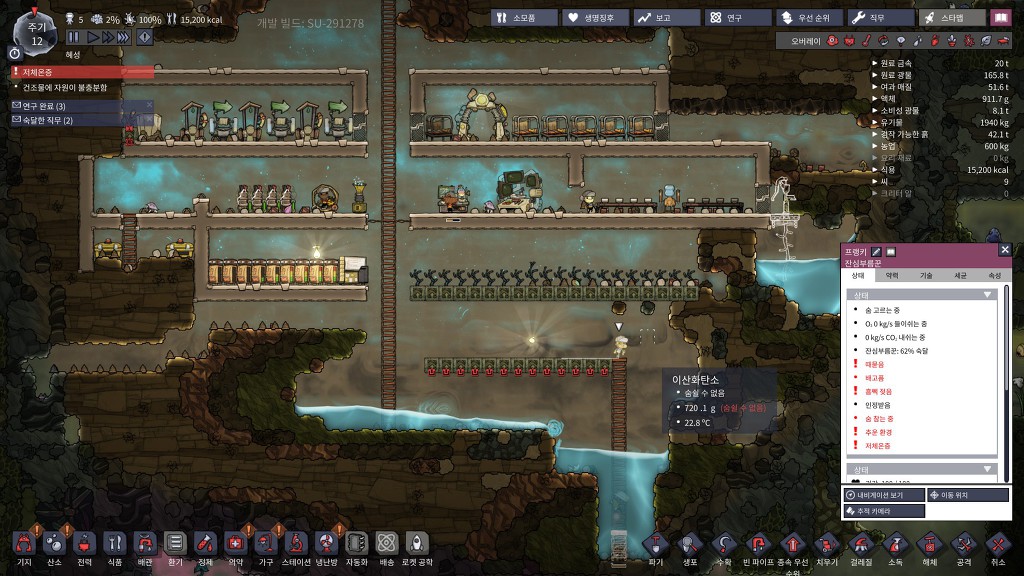Image resolution: width=1024 pixels, height=576 pixels.
Task: Pause the game simulation
Action: click(x=73, y=37)
